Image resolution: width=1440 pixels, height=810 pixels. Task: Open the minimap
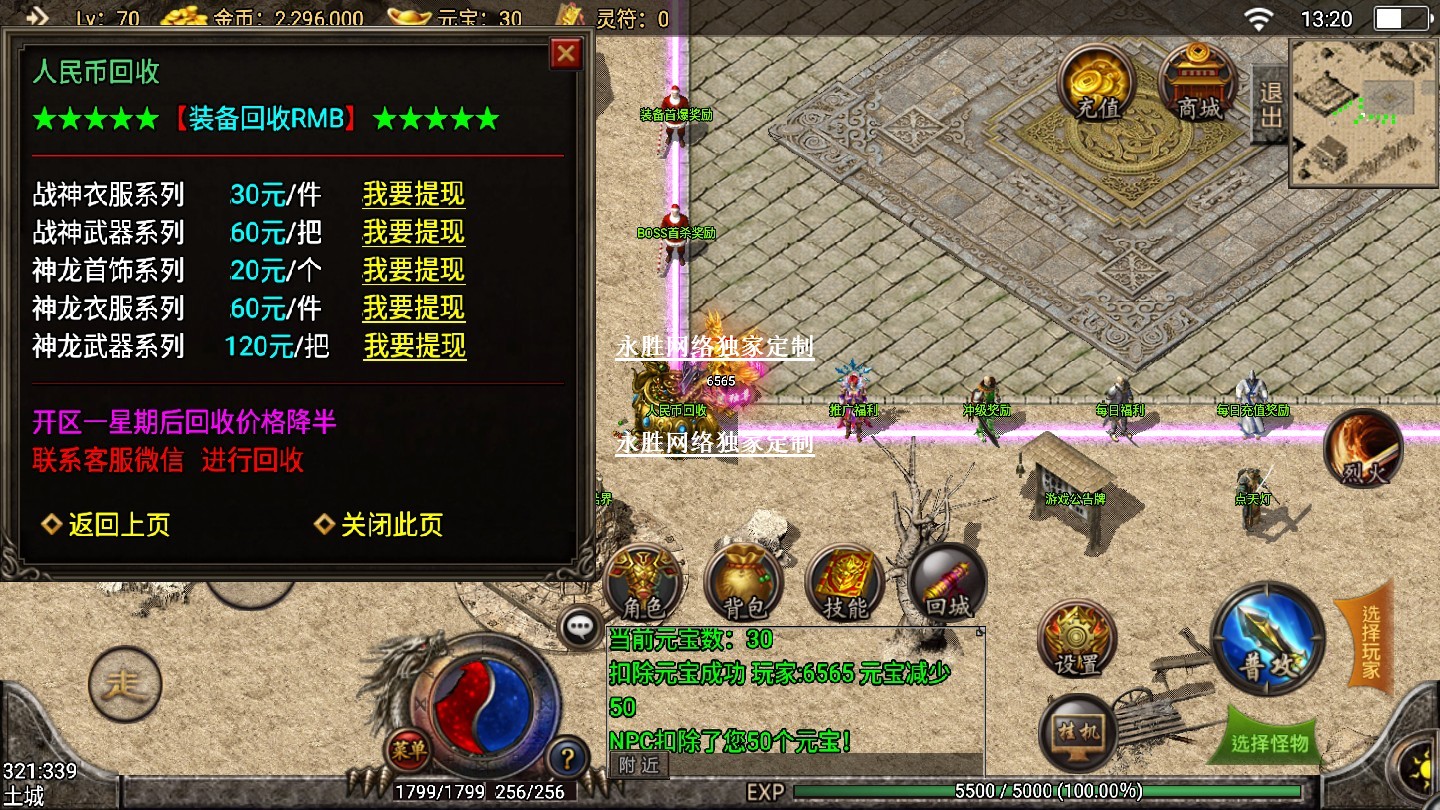click(1363, 113)
